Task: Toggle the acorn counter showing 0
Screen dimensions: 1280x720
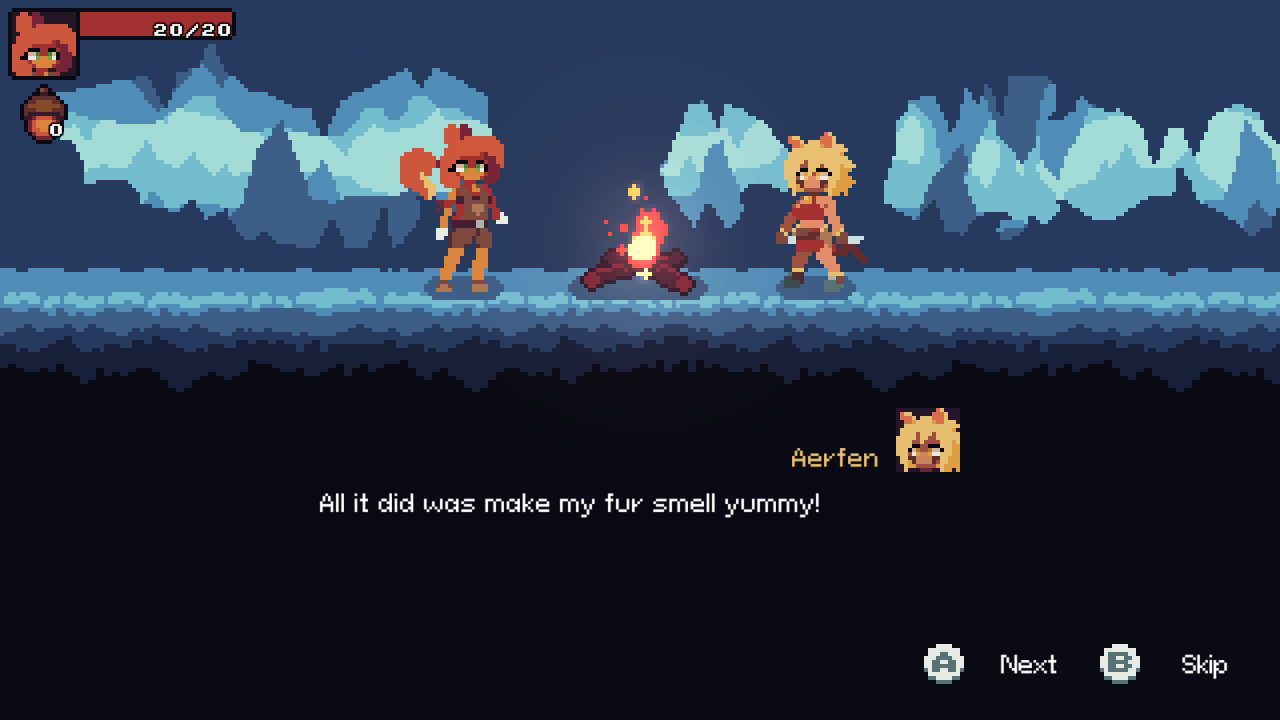Action: click(56, 128)
